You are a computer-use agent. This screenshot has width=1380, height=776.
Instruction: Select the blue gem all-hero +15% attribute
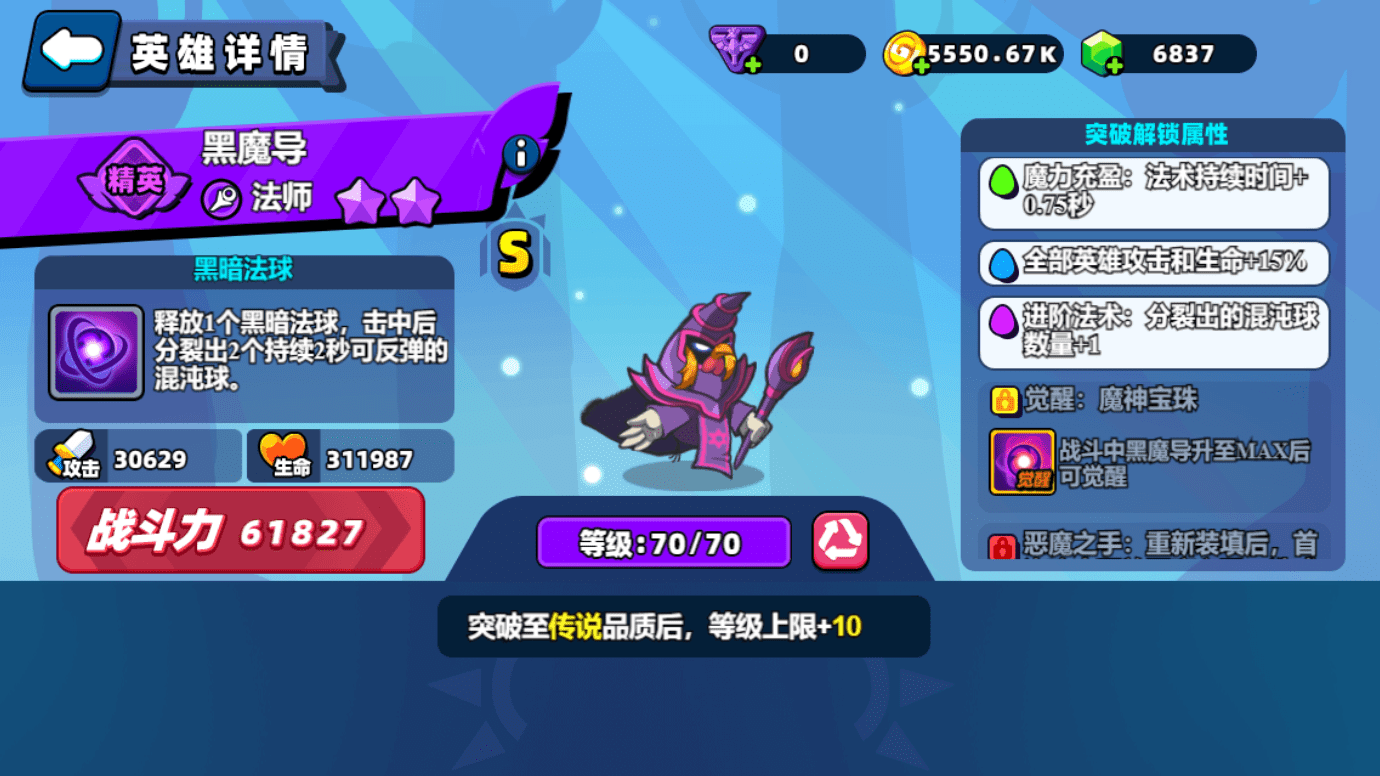pyautogui.click(x=1154, y=262)
